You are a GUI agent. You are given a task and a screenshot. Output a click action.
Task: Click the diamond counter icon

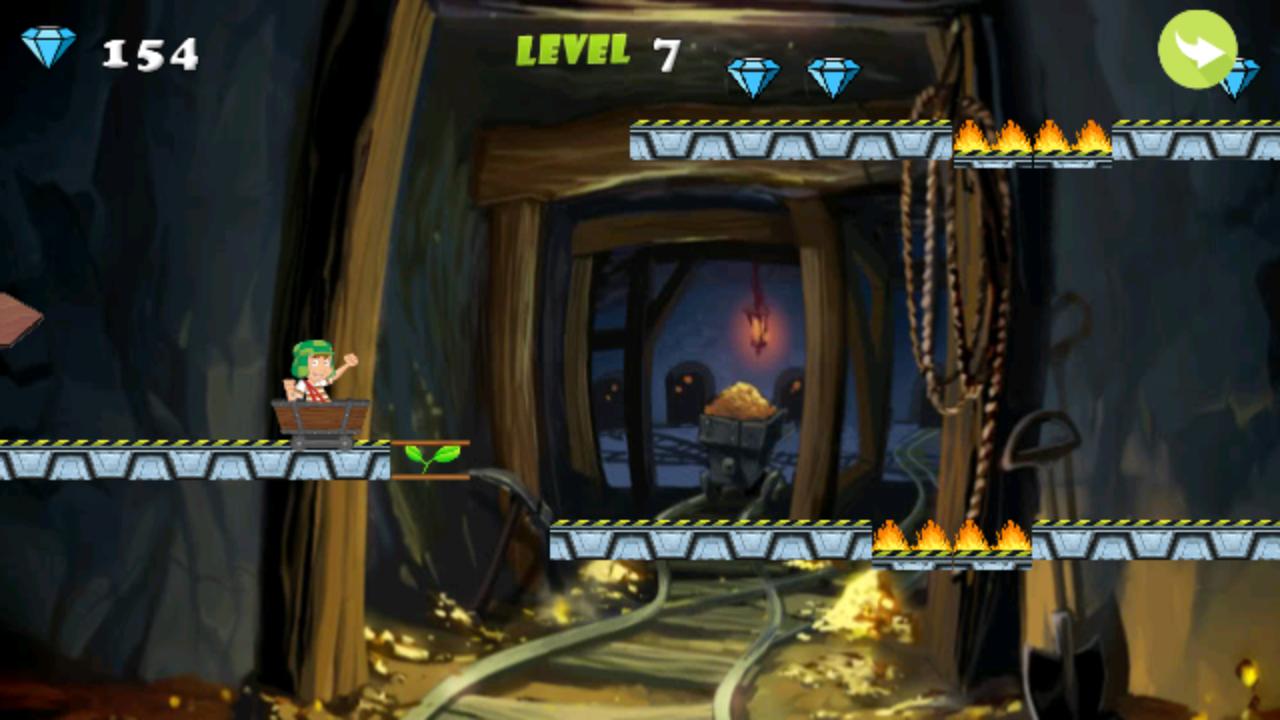coord(48,44)
